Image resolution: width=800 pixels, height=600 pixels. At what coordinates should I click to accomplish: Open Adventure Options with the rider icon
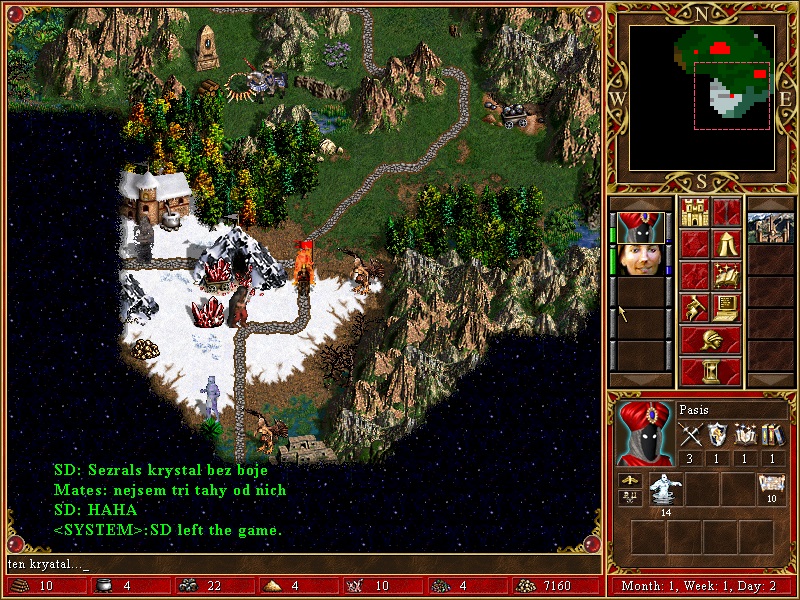(x=694, y=309)
